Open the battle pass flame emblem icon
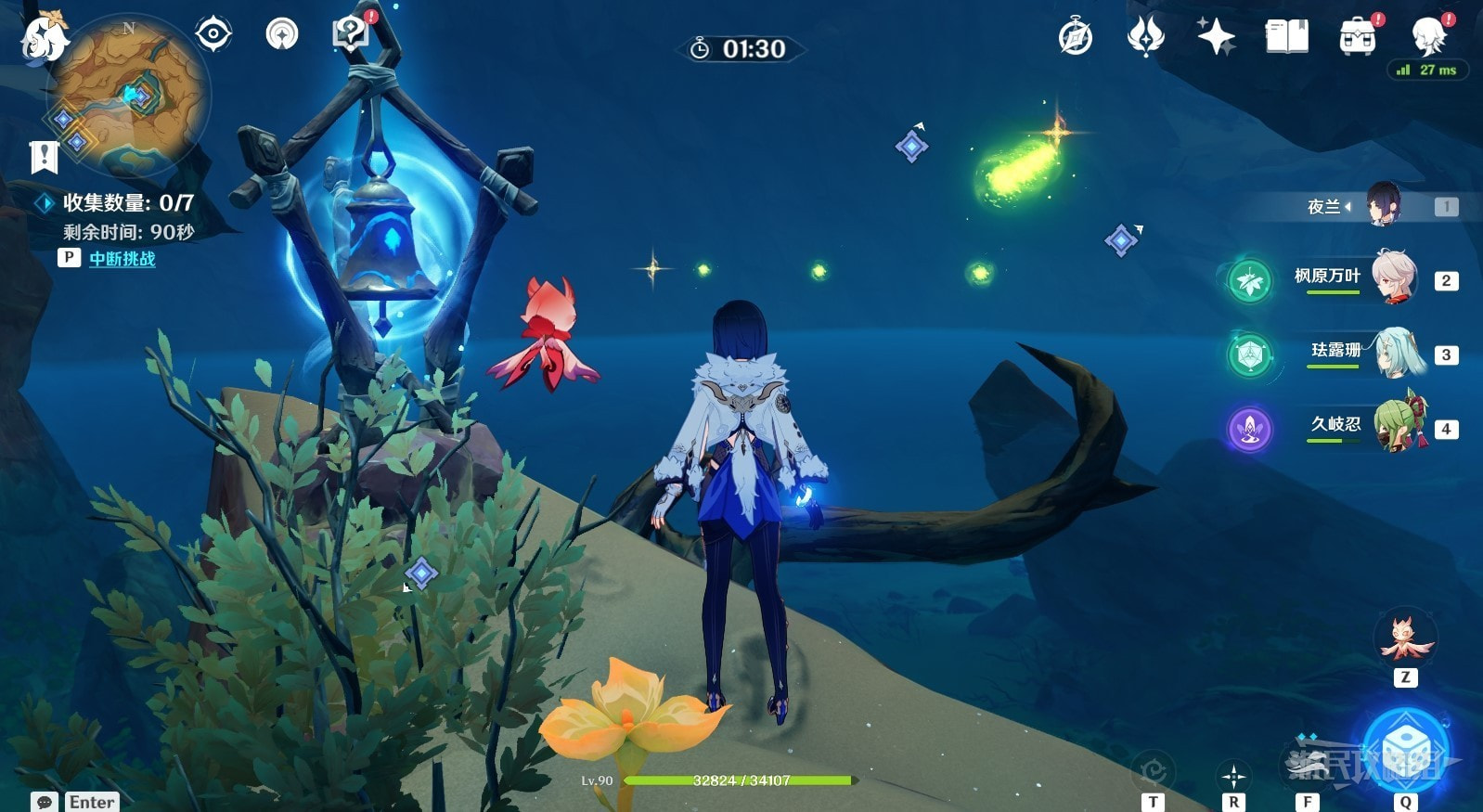 (x=1145, y=37)
